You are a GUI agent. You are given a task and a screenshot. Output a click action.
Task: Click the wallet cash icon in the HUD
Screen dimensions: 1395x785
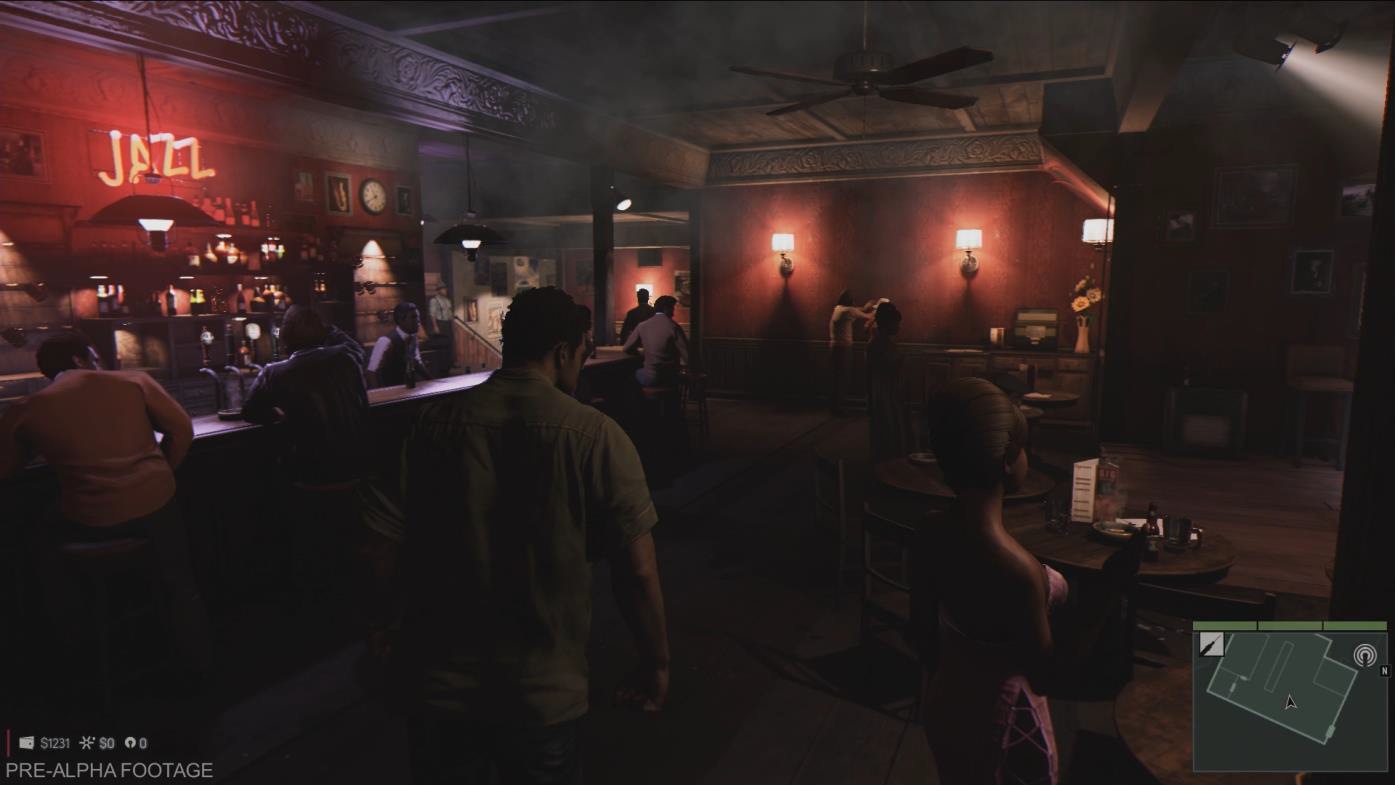coord(26,742)
